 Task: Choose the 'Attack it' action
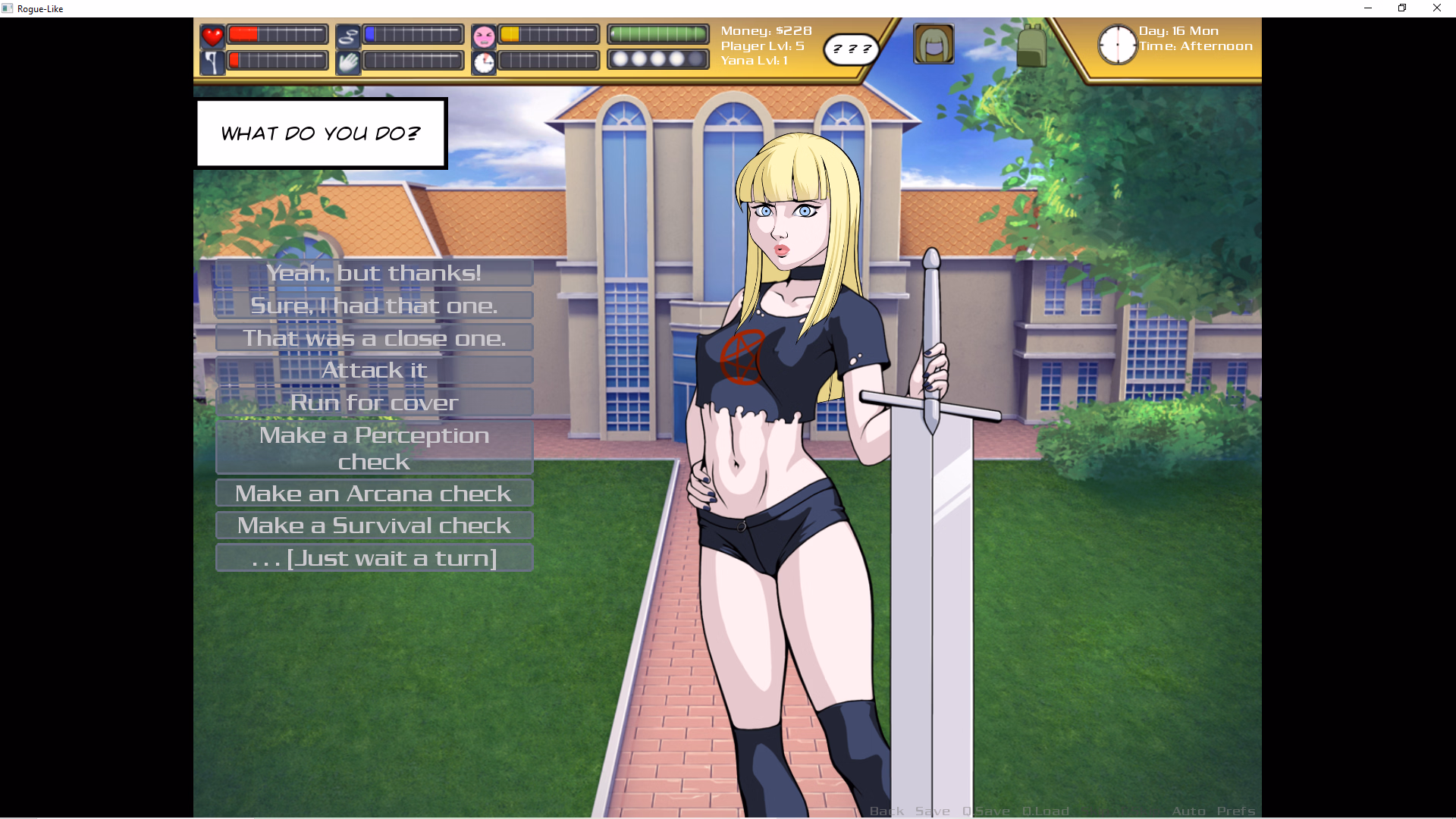click(374, 370)
